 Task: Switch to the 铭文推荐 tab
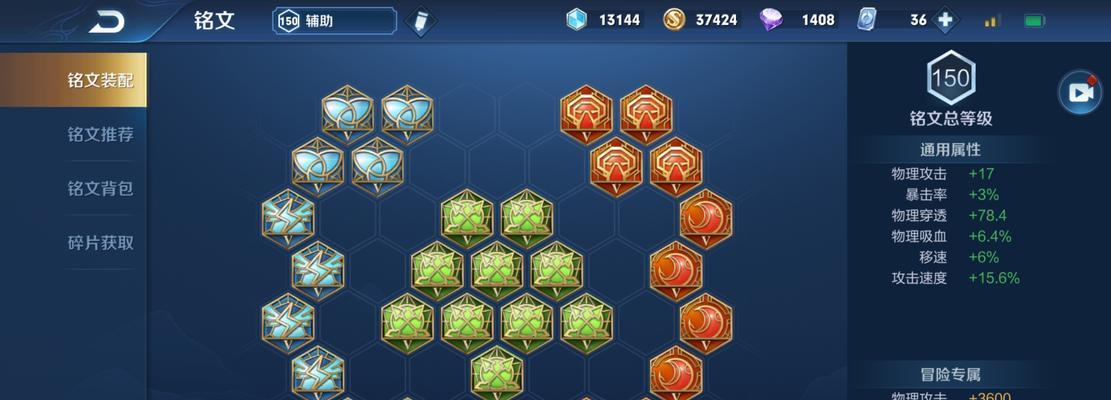pos(99,135)
